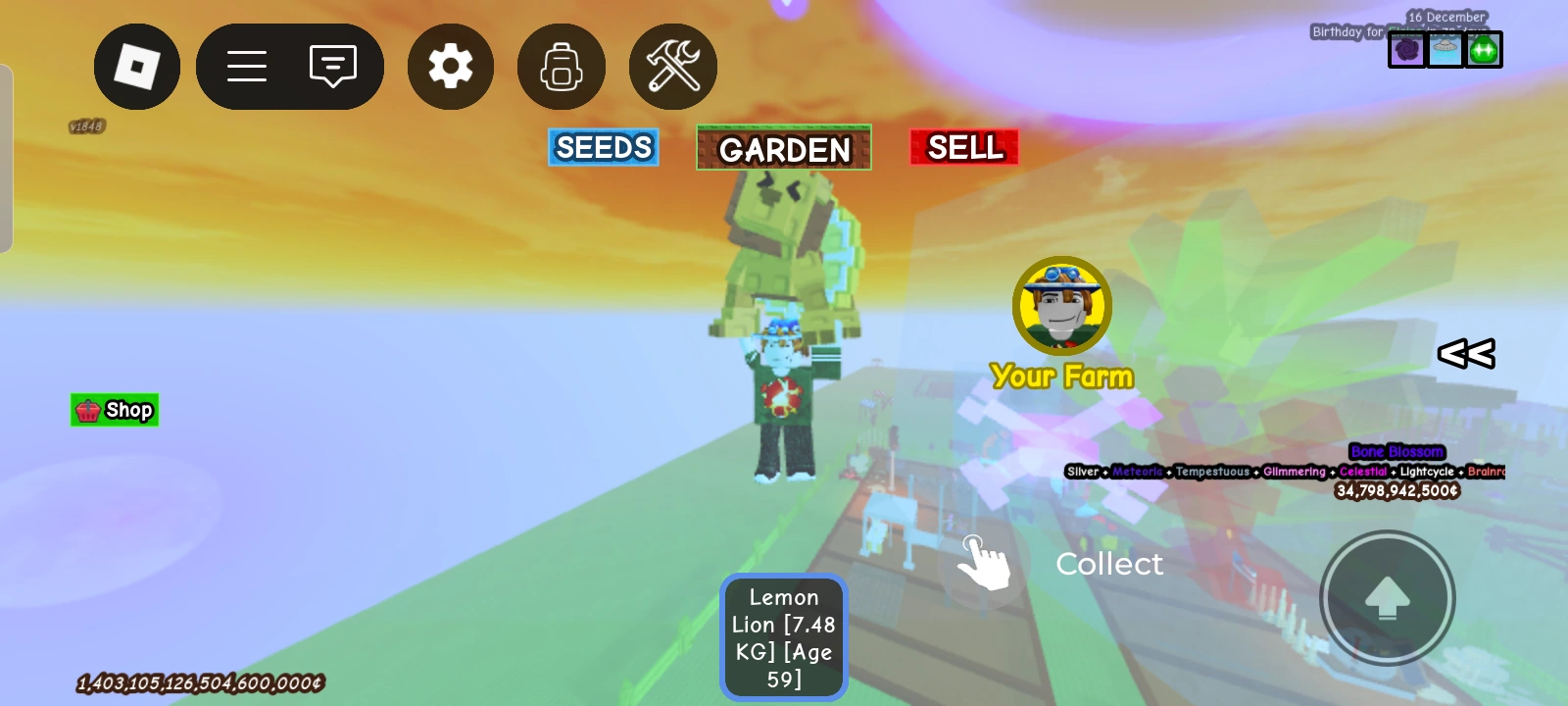
Task: Open the SEEDS shop
Action: coord(603,147)
